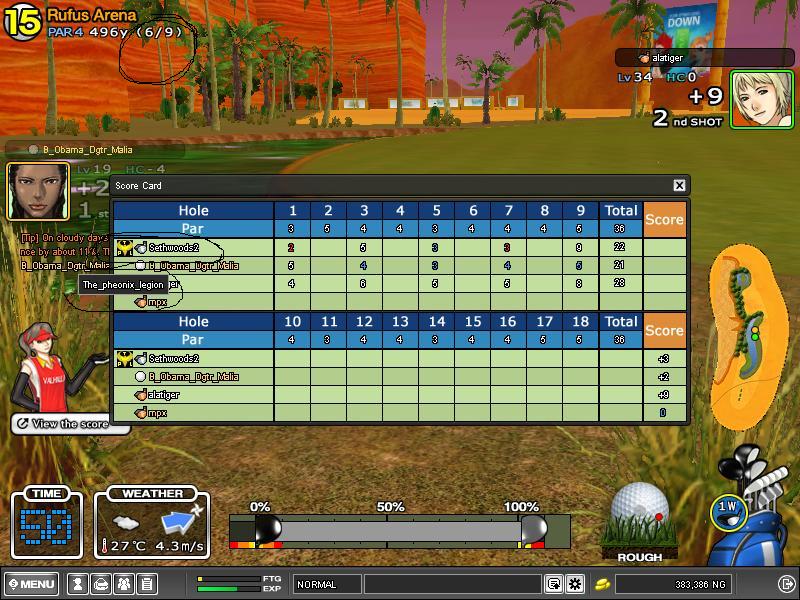Open the group of people icon in toolbar
The image size is (800, 600).
[x=123, y=584]
